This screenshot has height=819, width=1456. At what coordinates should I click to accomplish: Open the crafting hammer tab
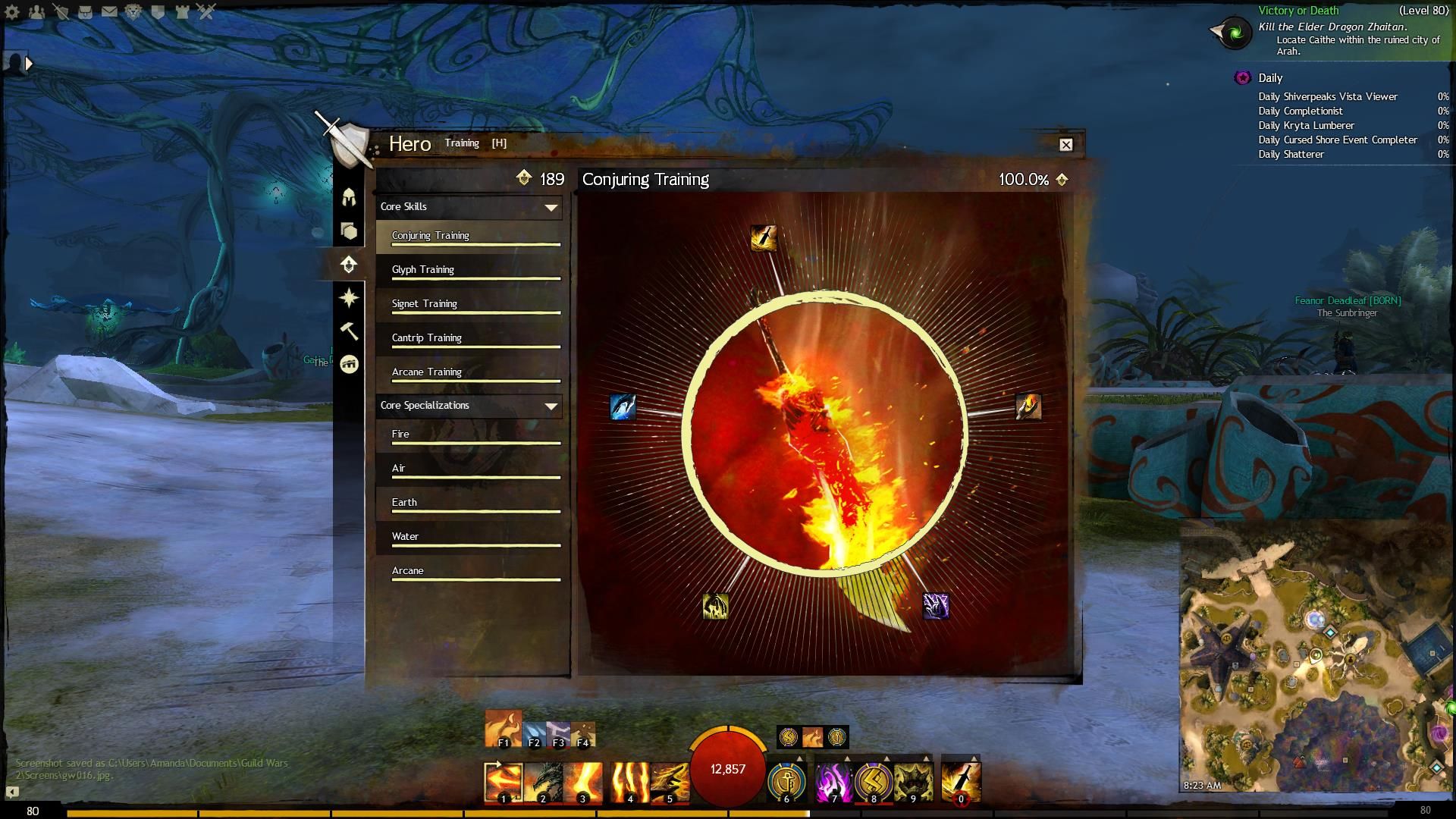click(x=349, y=331)
